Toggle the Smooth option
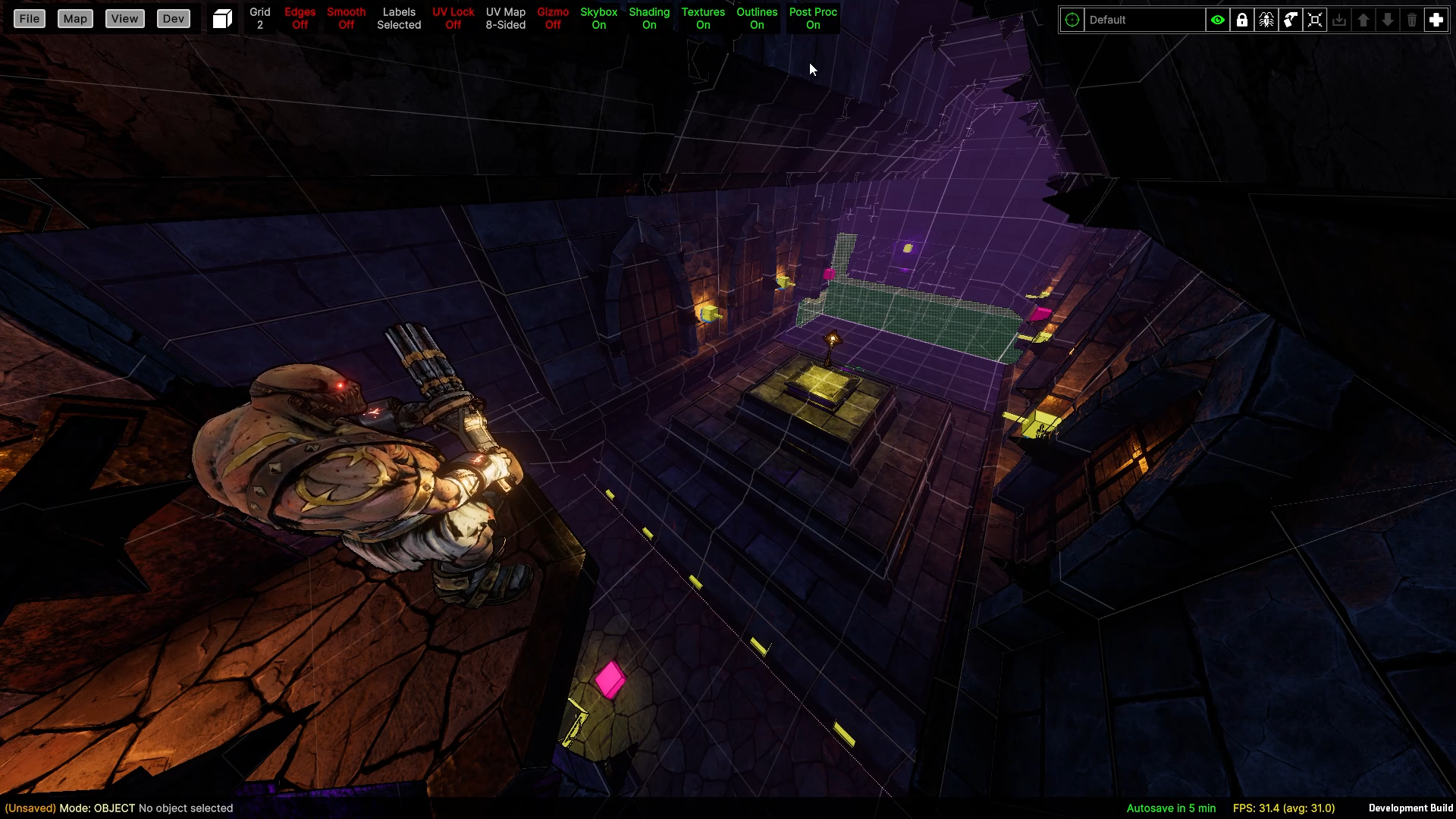1456x819 pixels. point(346,19)
